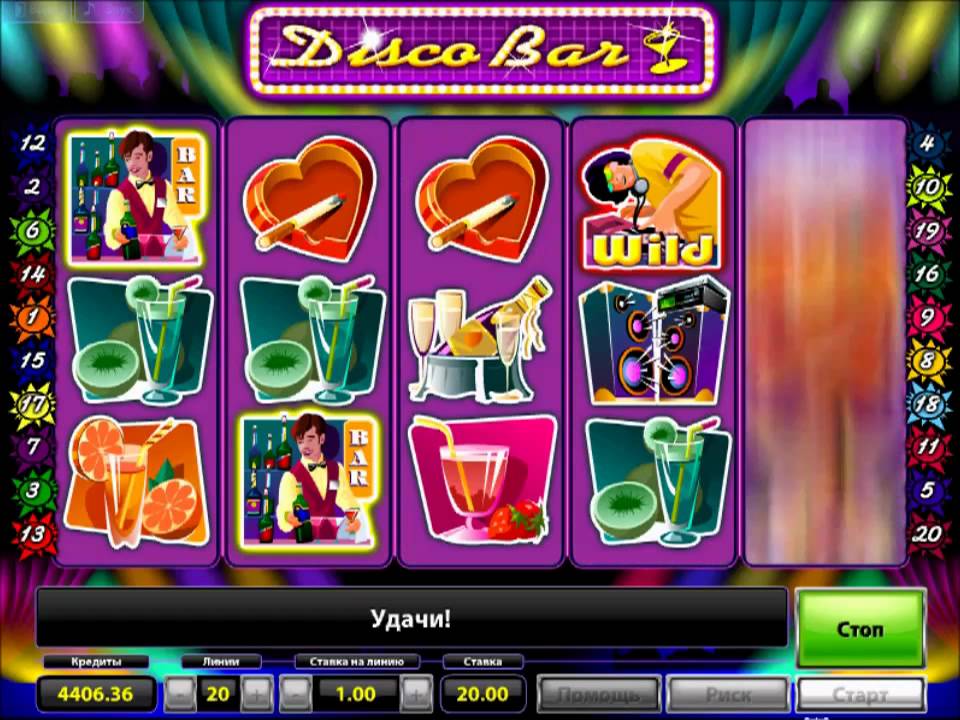
Task: Select payline number 17 badge
Action: [x=32, y=405]
